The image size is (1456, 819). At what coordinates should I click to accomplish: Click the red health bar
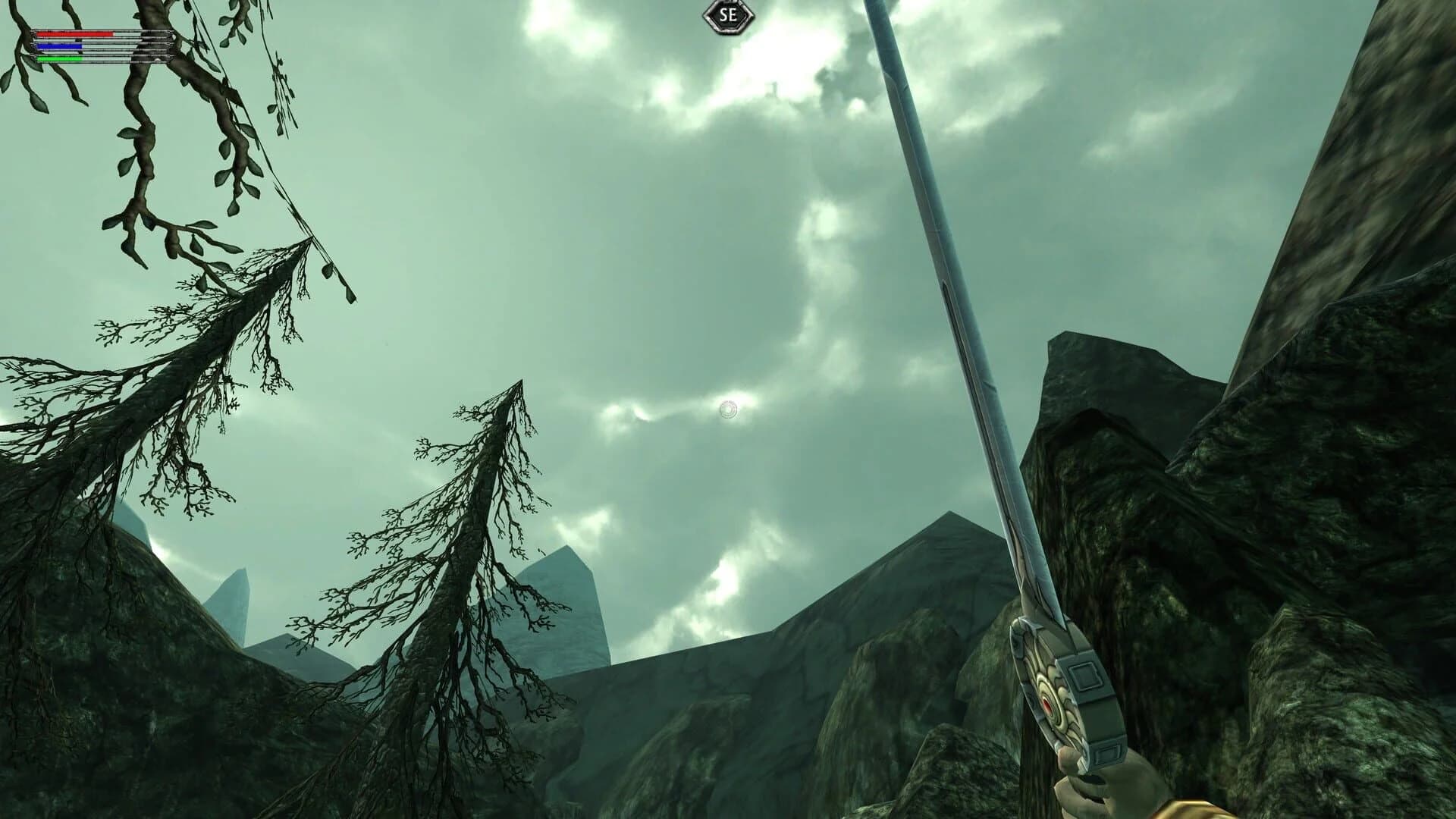point(72,33)
